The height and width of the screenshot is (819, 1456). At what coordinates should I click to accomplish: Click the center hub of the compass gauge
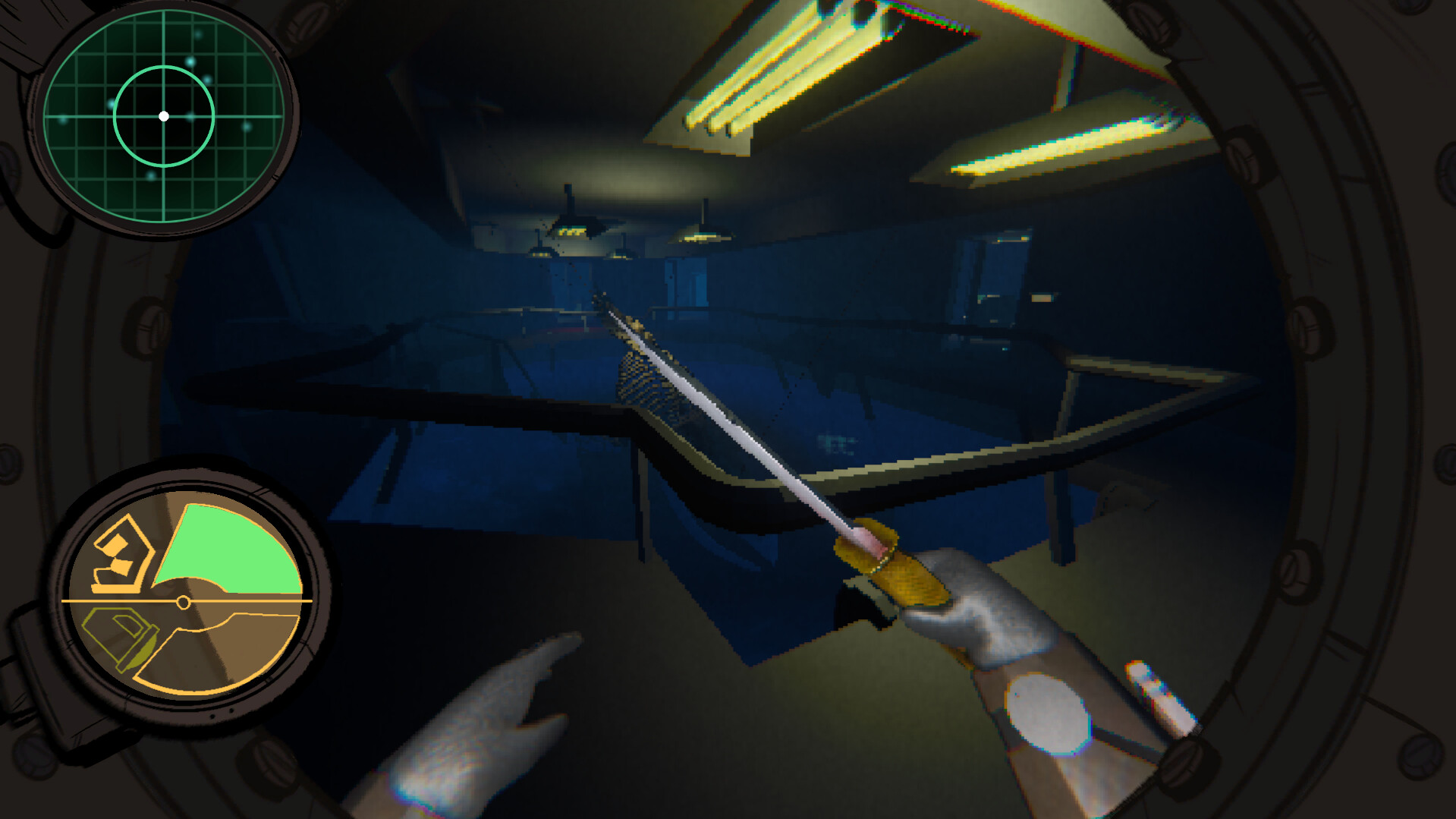182,603
